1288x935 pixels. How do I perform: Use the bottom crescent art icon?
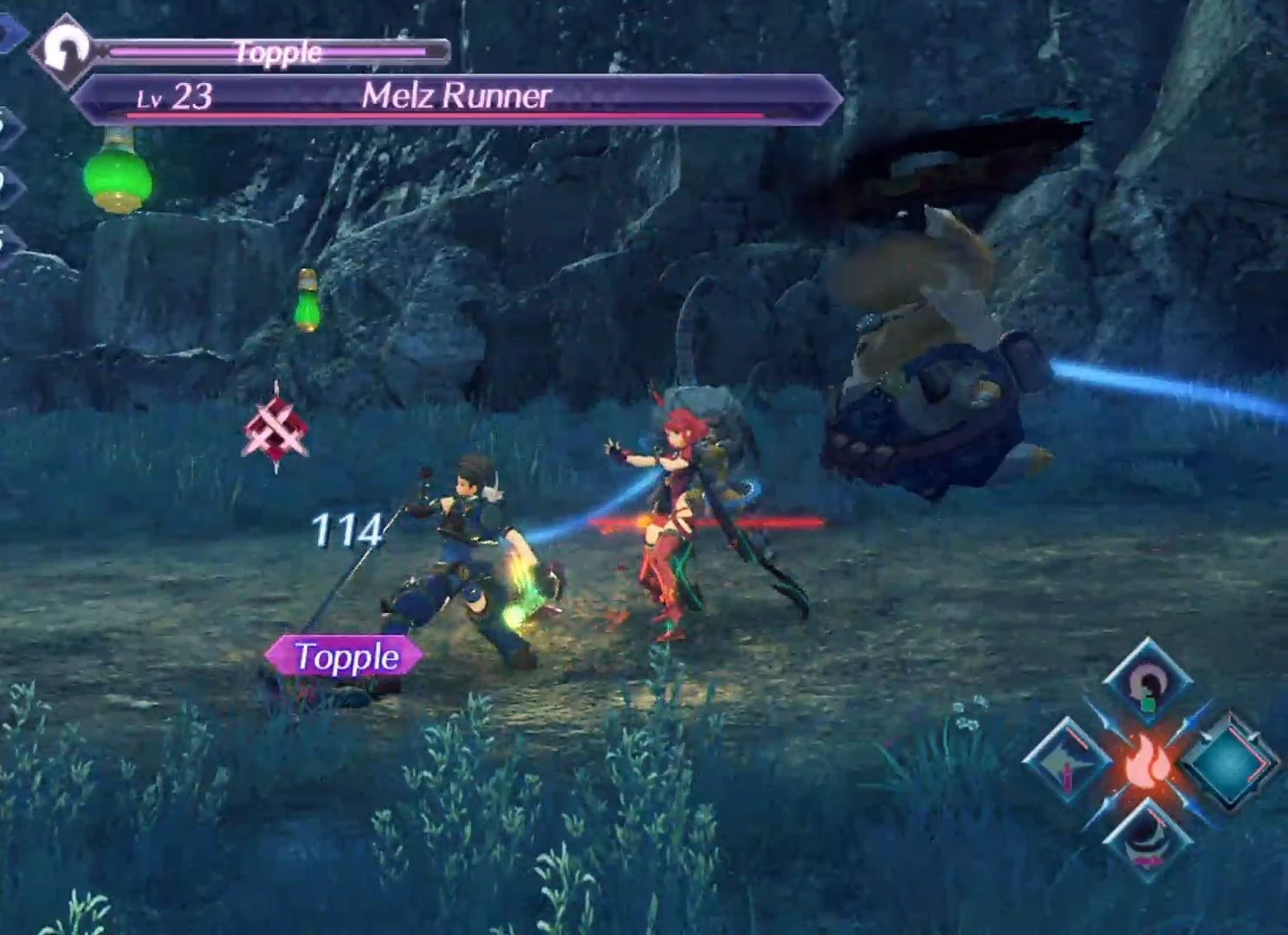tap(1149, 838)
